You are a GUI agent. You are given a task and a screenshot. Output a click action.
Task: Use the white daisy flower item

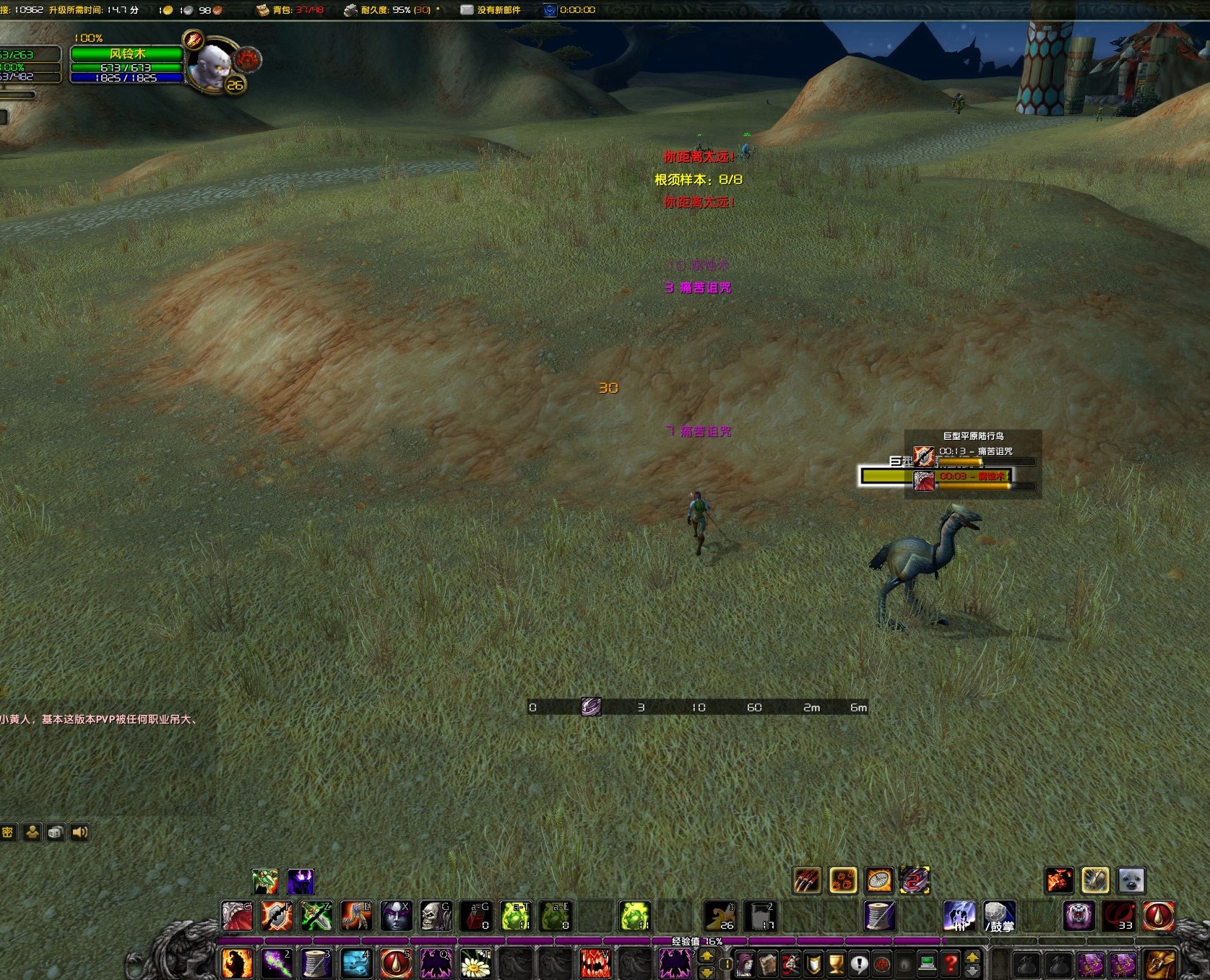pyautogui.click(x=475, y=963)
